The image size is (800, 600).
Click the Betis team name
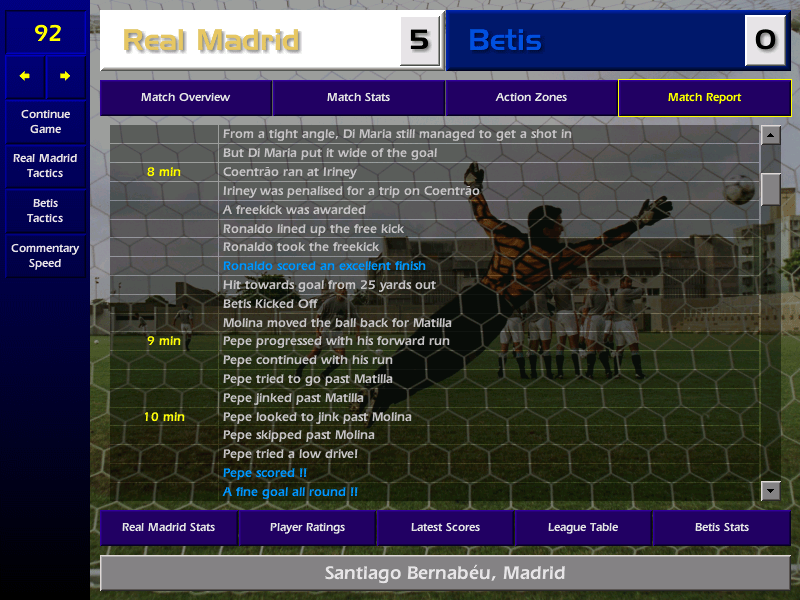point(505,41)
